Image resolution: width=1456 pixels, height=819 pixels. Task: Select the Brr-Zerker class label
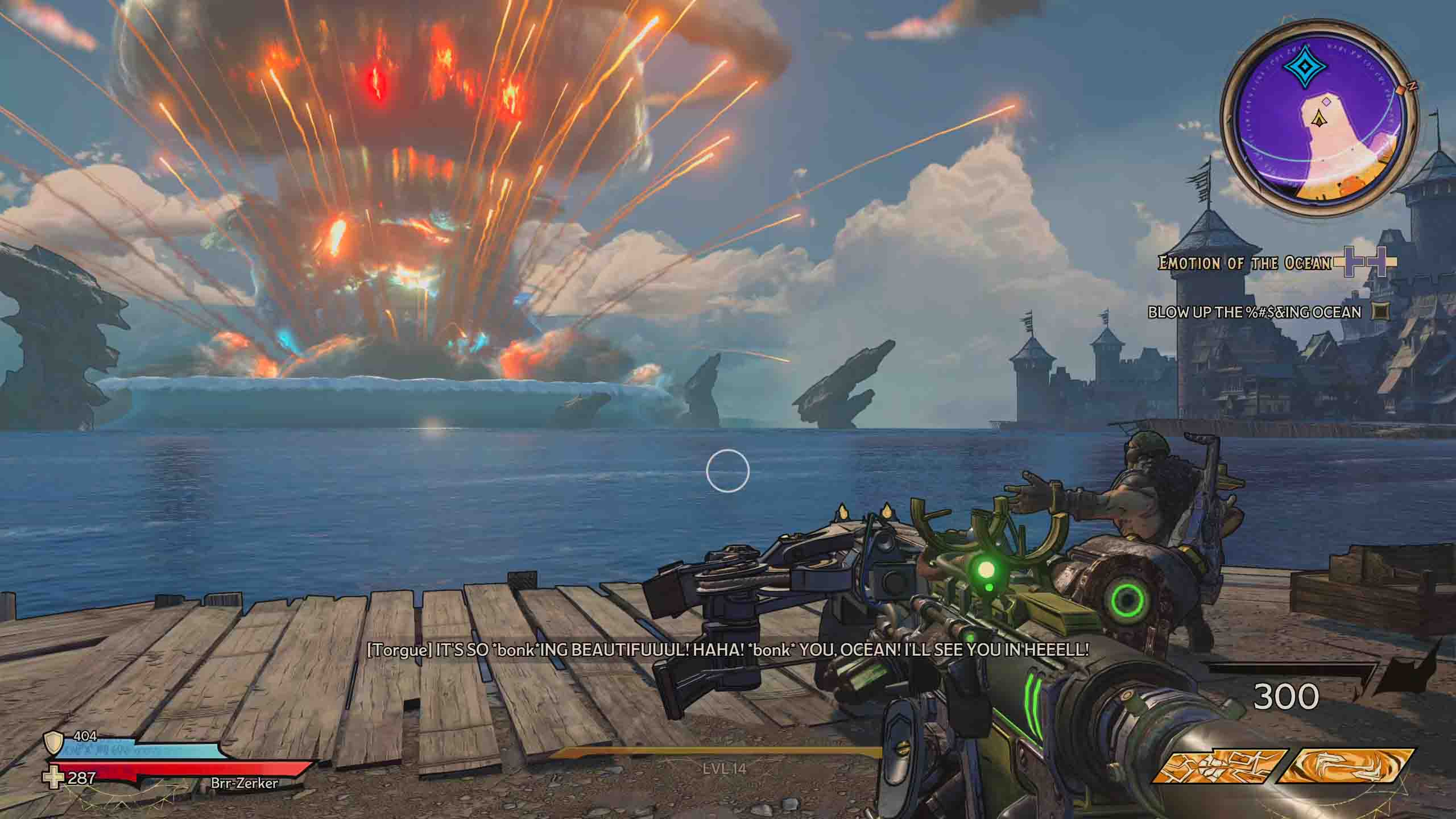click(x=244, y=783)
